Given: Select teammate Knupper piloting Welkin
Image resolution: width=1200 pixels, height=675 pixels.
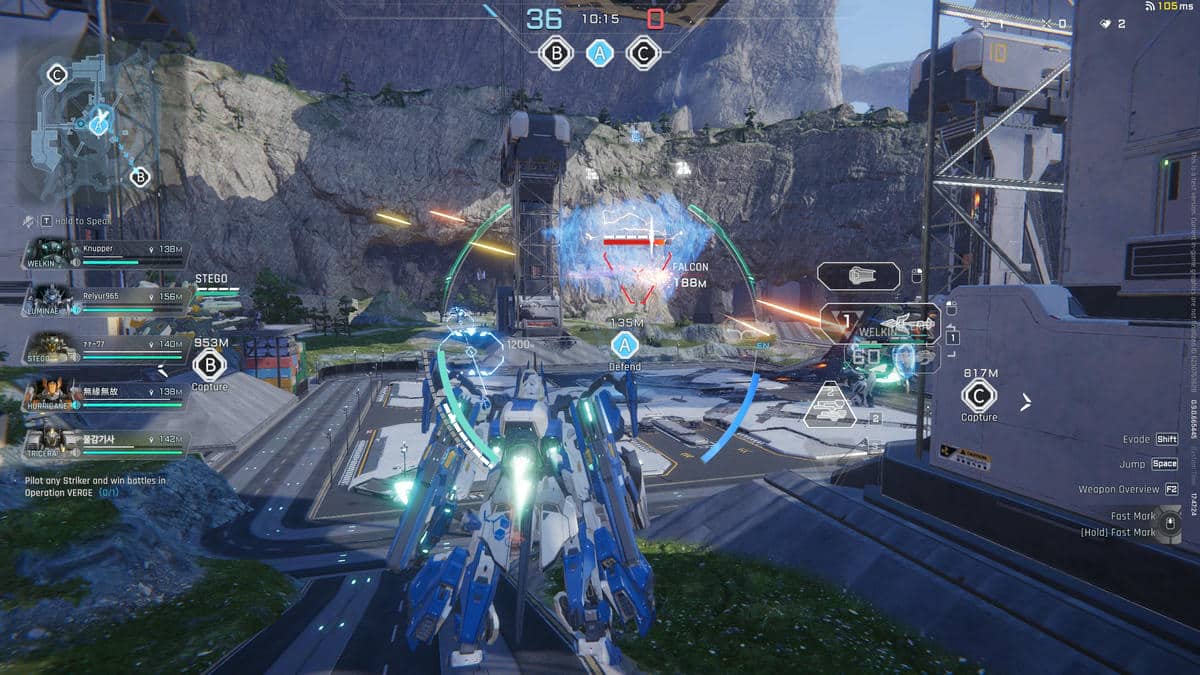Looking at the screenshot, I should click(105, 254).
